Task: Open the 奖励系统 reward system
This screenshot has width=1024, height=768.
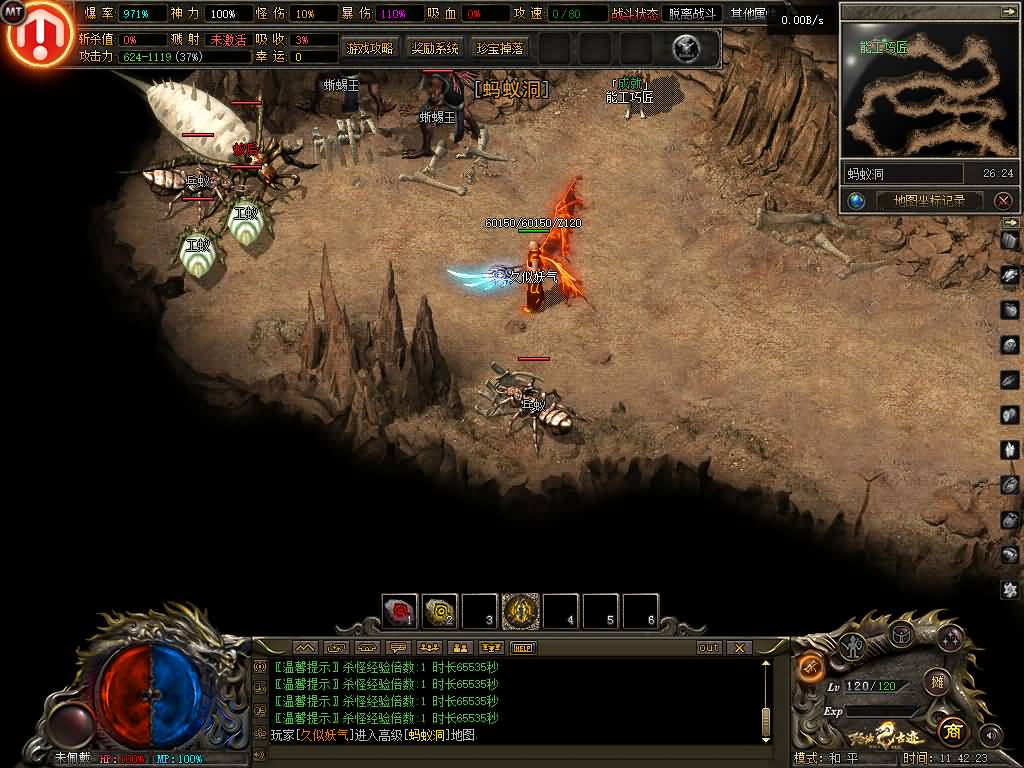Action: tap(435, 48)
